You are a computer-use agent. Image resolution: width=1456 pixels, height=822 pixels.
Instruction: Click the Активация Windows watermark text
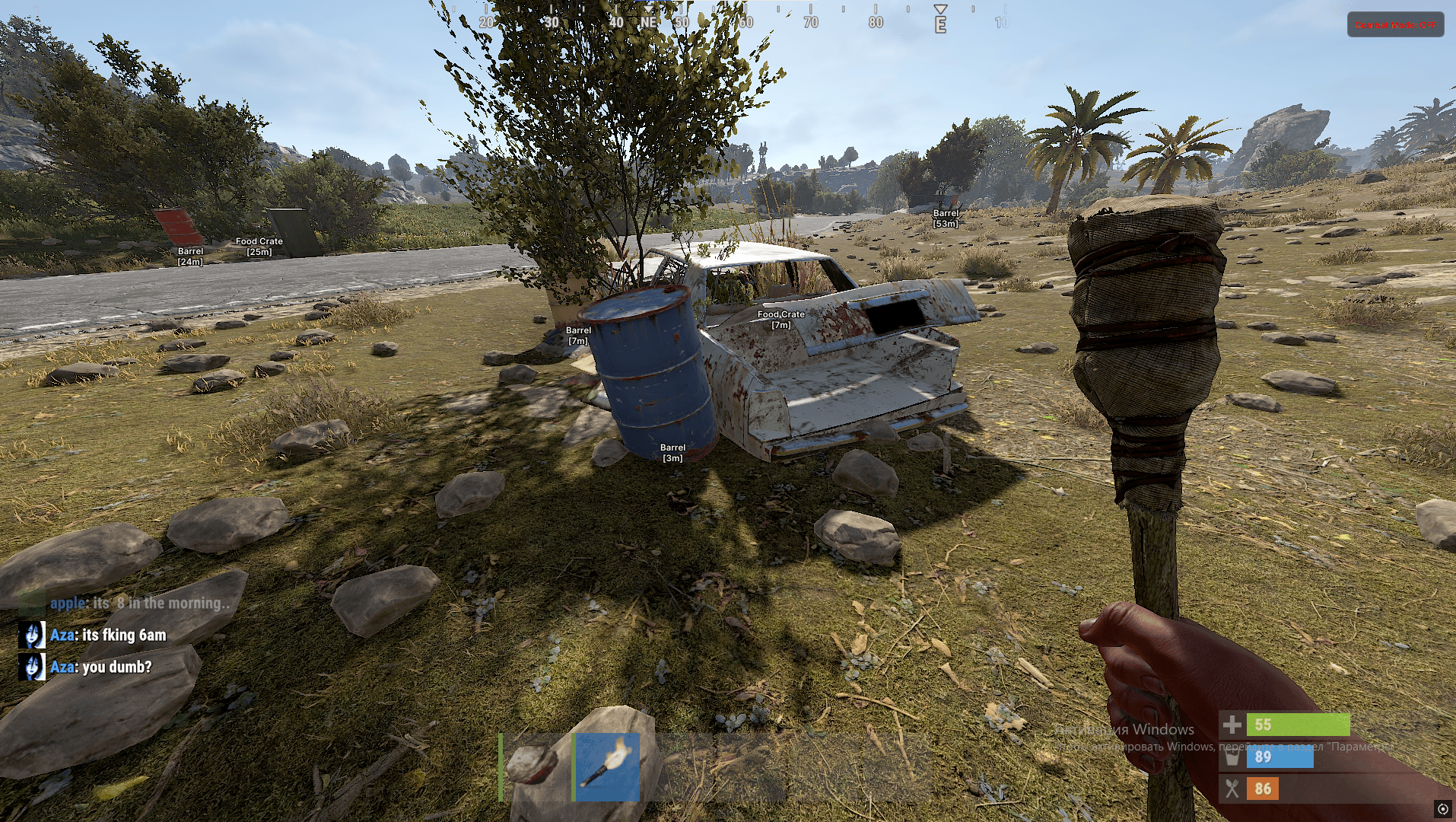tap(1125, 728)
